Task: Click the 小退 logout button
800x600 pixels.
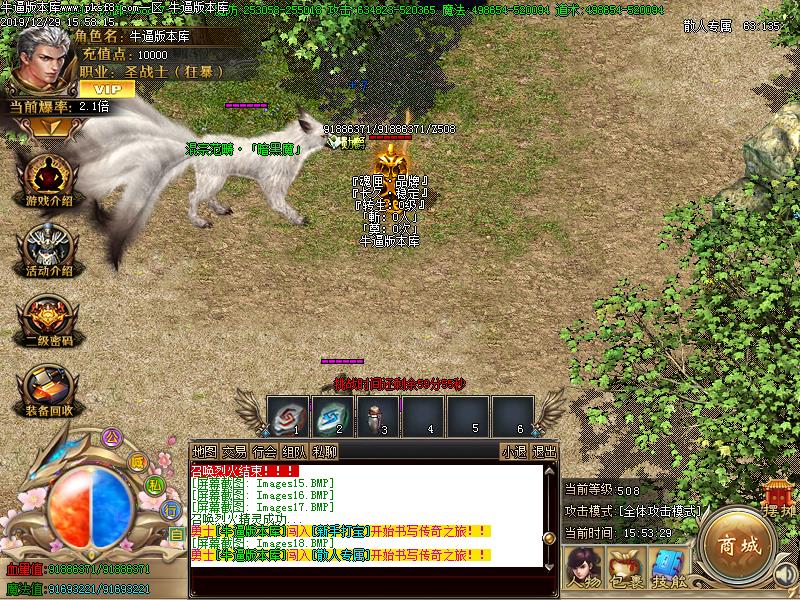Action: click(x=514, y=452)
